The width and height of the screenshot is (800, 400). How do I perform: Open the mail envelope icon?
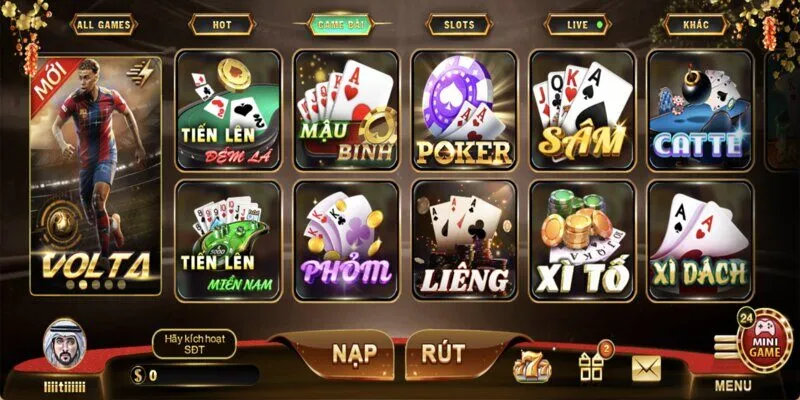(x=646, y=368)
